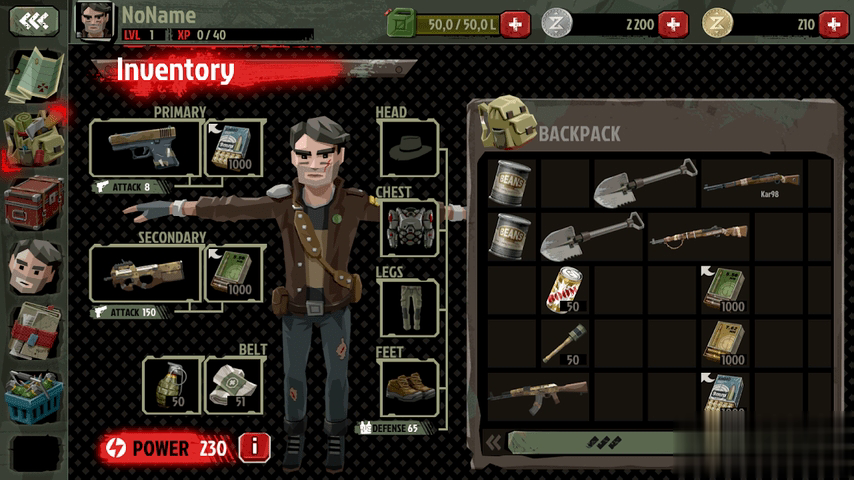Go back with the triple-arrow button
Image resolution: width=854 pixels, height=480 pixels.
coord(34,21)
